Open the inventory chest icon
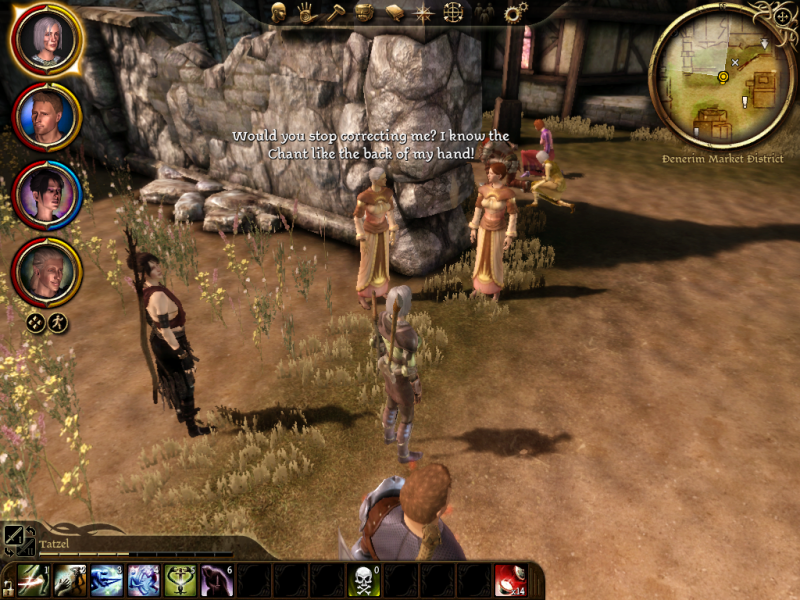This screenshot has width=800, height=600. (x=365, y=13)
